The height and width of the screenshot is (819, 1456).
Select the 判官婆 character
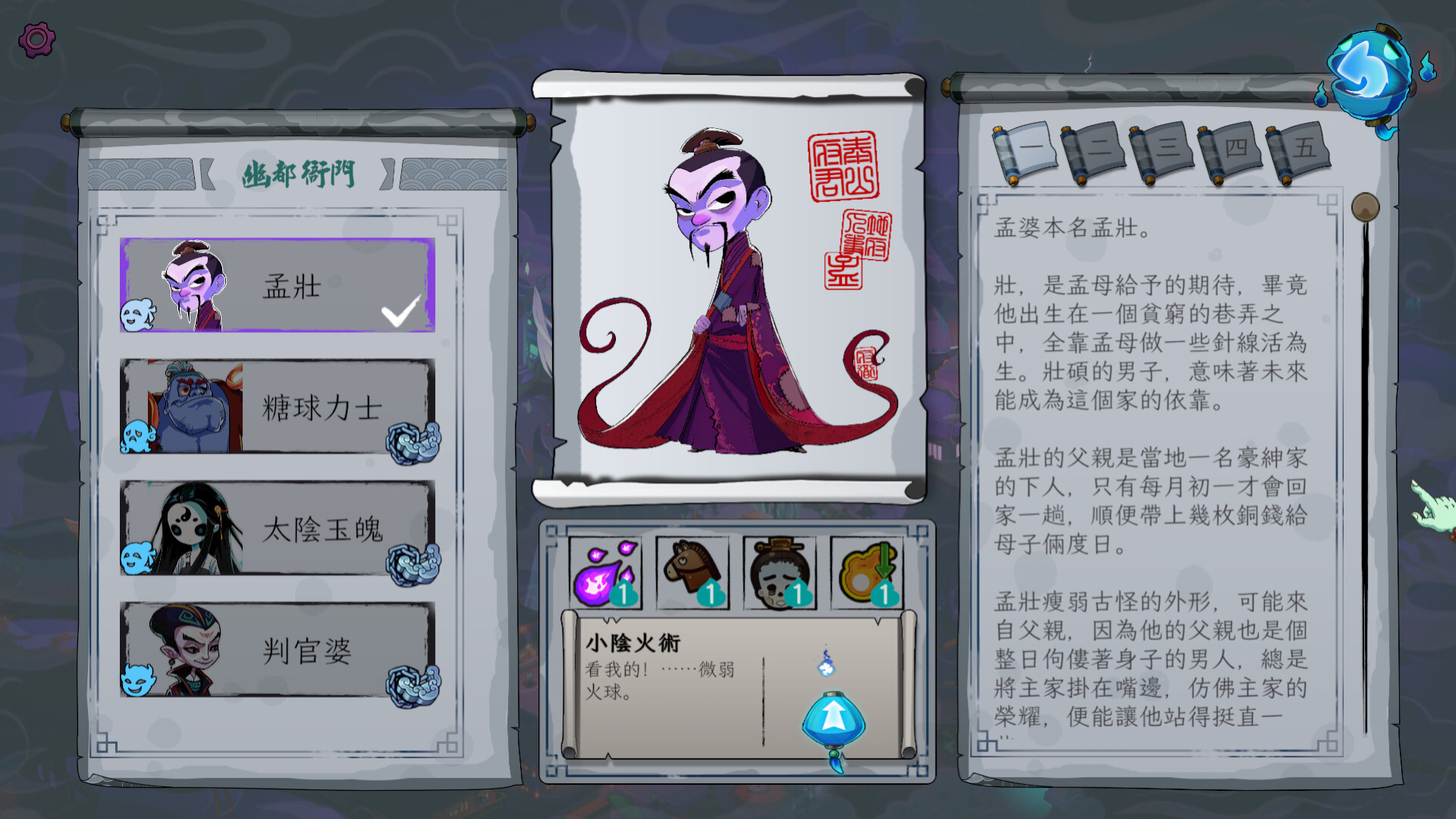click(278, 650)
